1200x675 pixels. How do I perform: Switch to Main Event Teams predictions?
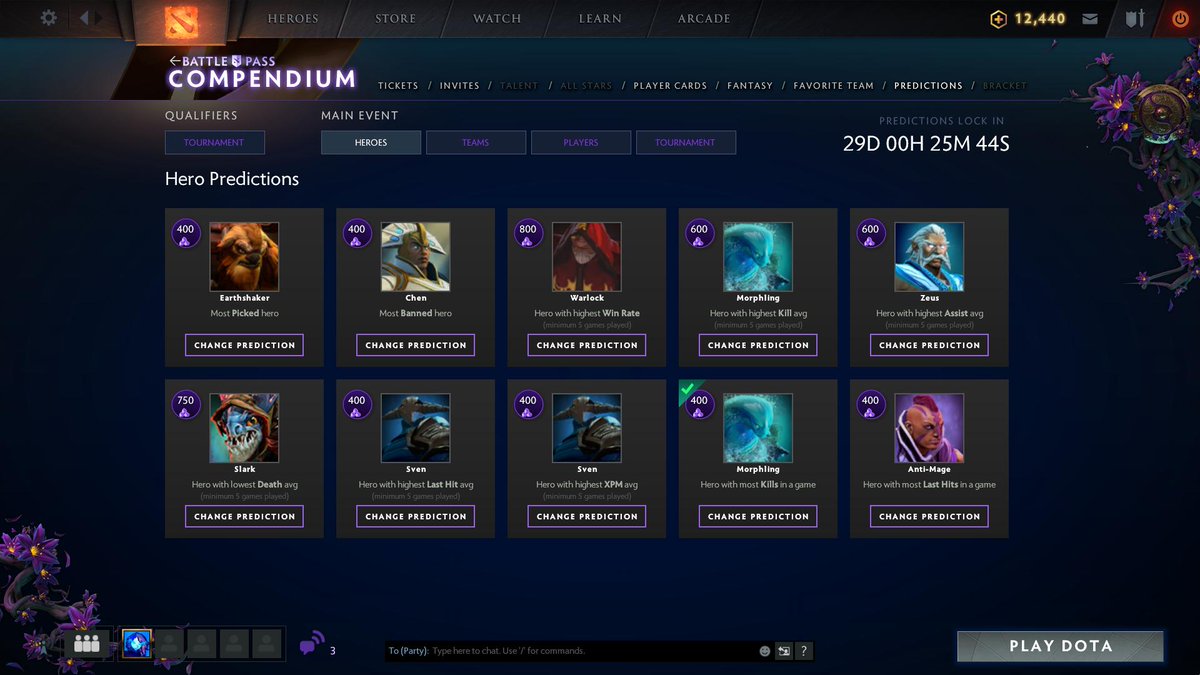(476, 143)
